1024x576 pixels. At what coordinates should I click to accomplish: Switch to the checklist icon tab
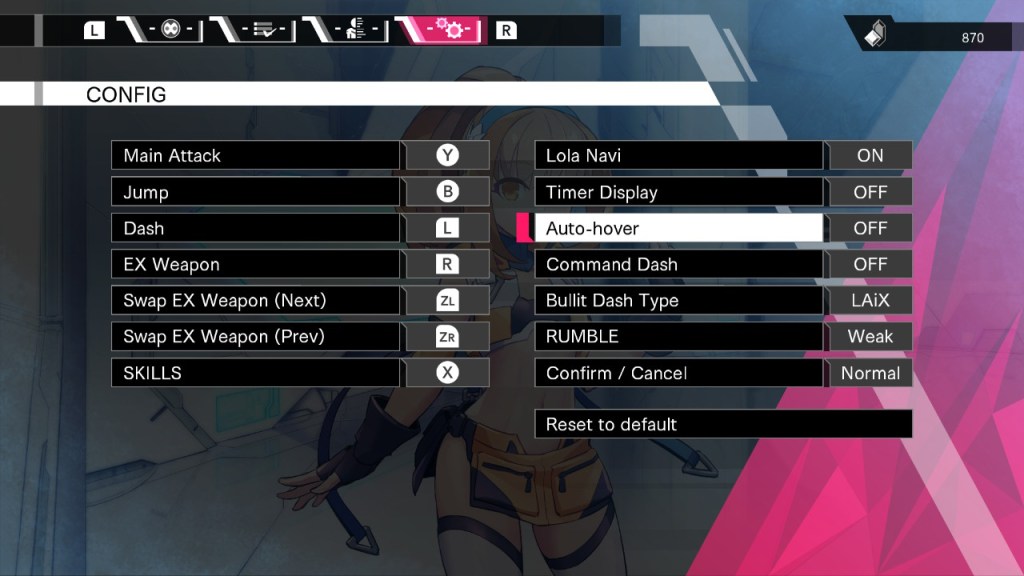pyautogui.click(x=264, y=30)
